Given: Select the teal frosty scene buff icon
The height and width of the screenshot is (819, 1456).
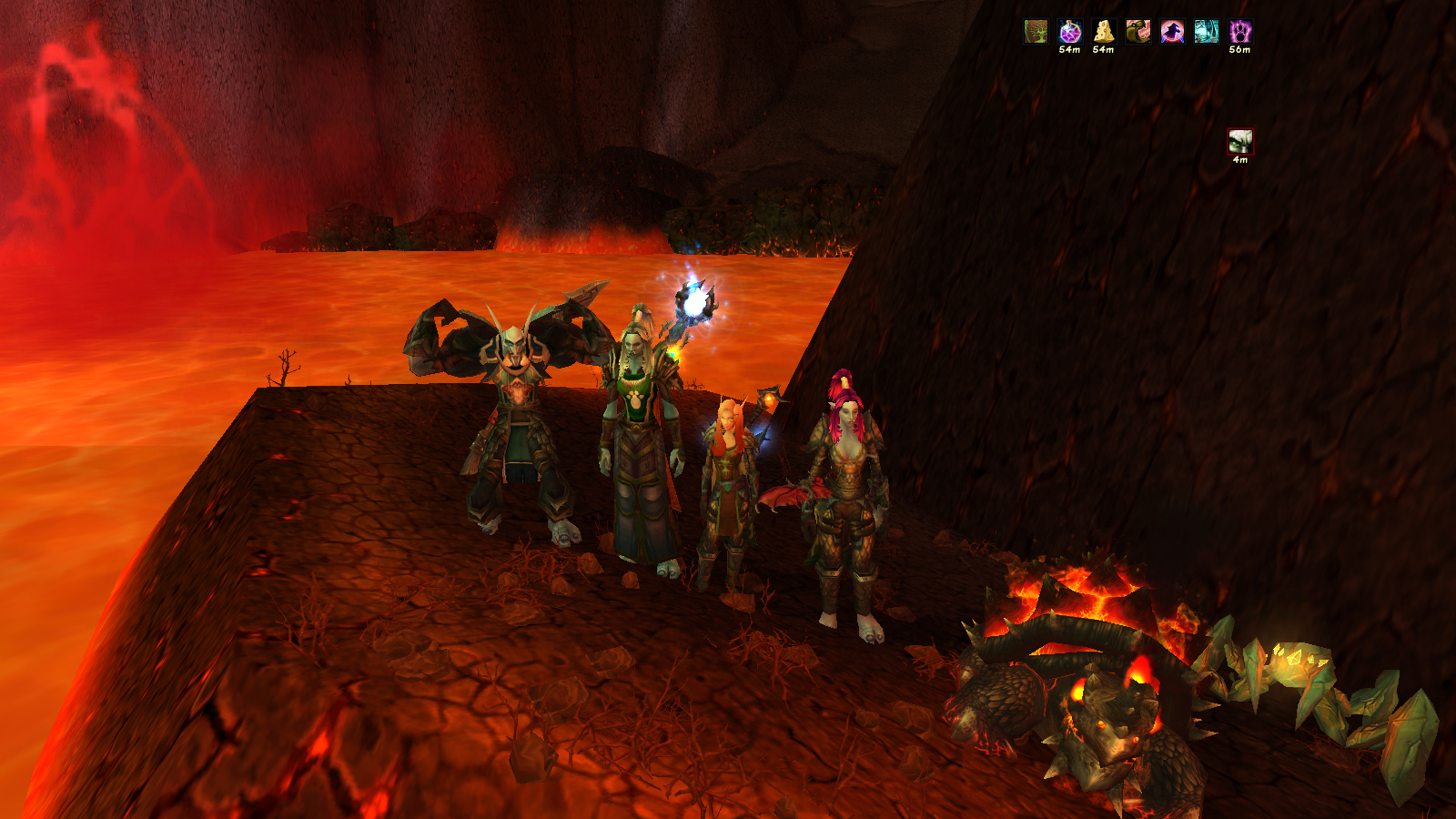Looking at the screenshot, I should [1206, 32].
